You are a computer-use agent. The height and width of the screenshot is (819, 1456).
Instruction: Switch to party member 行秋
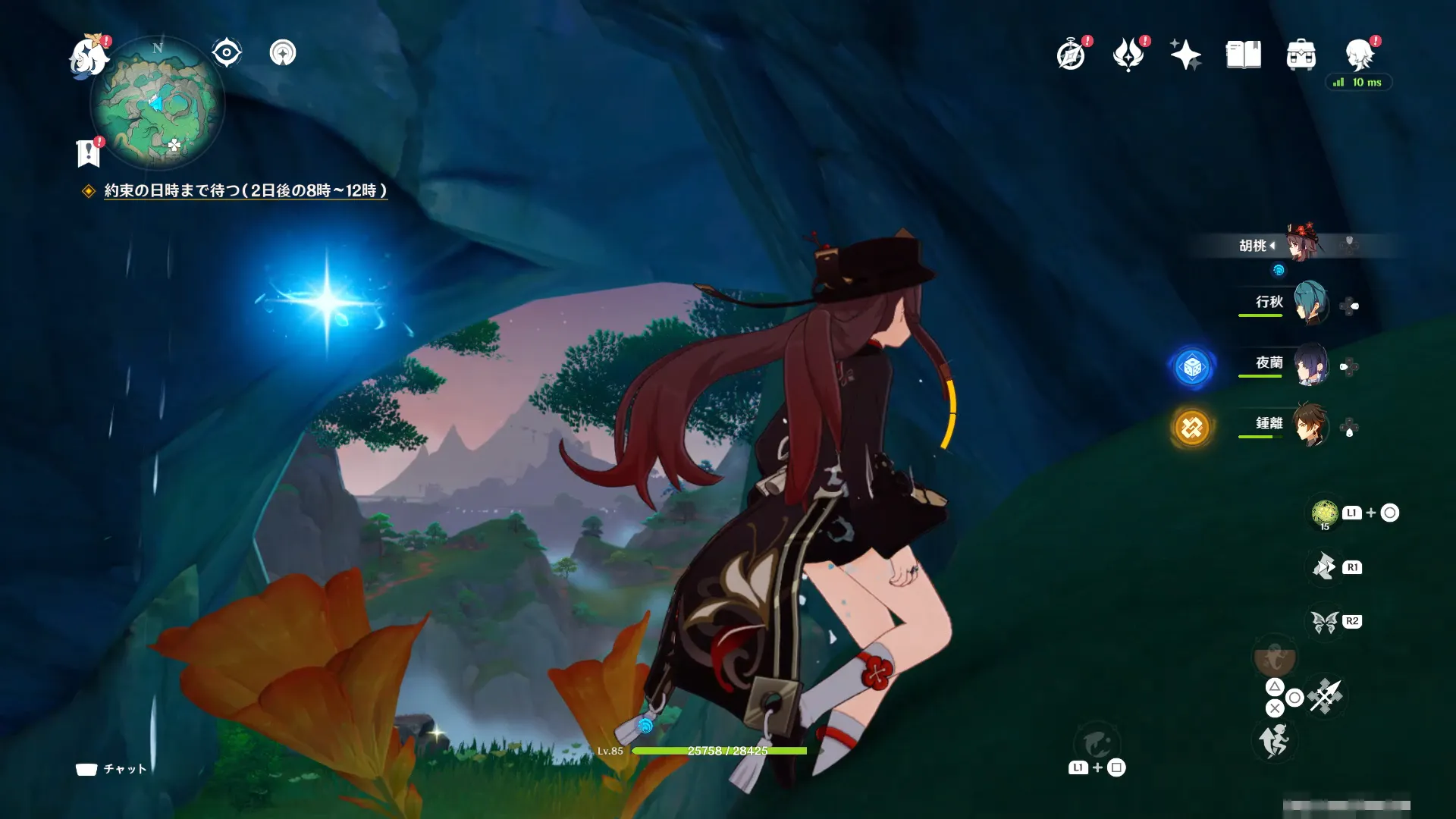point(1309,303)
